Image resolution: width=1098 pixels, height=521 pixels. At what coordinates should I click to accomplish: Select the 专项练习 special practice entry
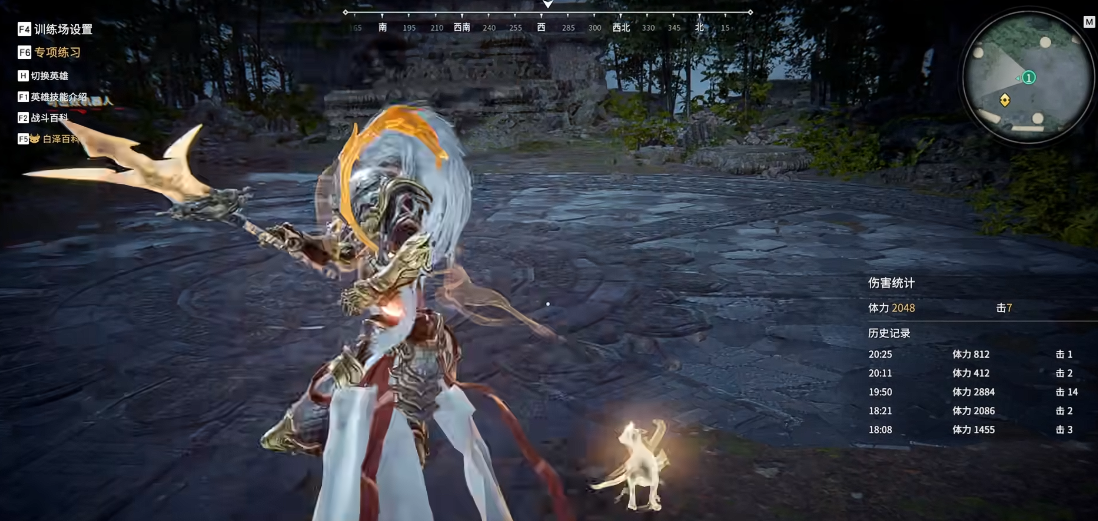[56, 53]
